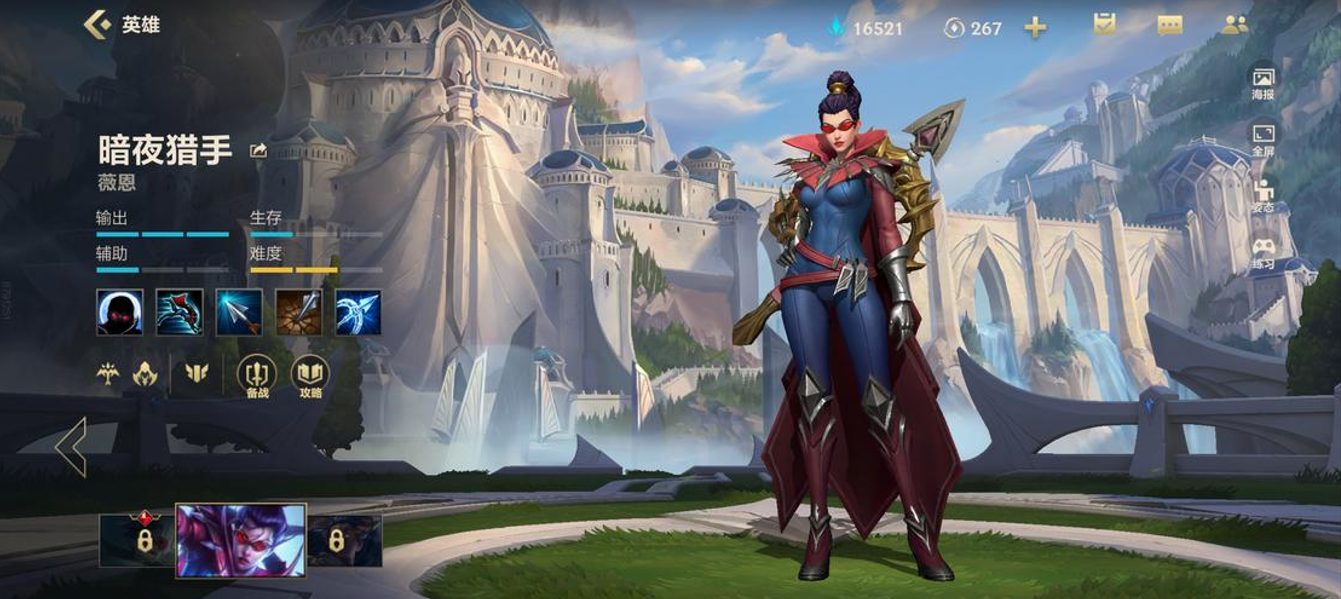The width and height of the screenshot is (1341, 599).
Task: Select the highlighted Vayne skin thumbnail
Action: pos(241,540)
